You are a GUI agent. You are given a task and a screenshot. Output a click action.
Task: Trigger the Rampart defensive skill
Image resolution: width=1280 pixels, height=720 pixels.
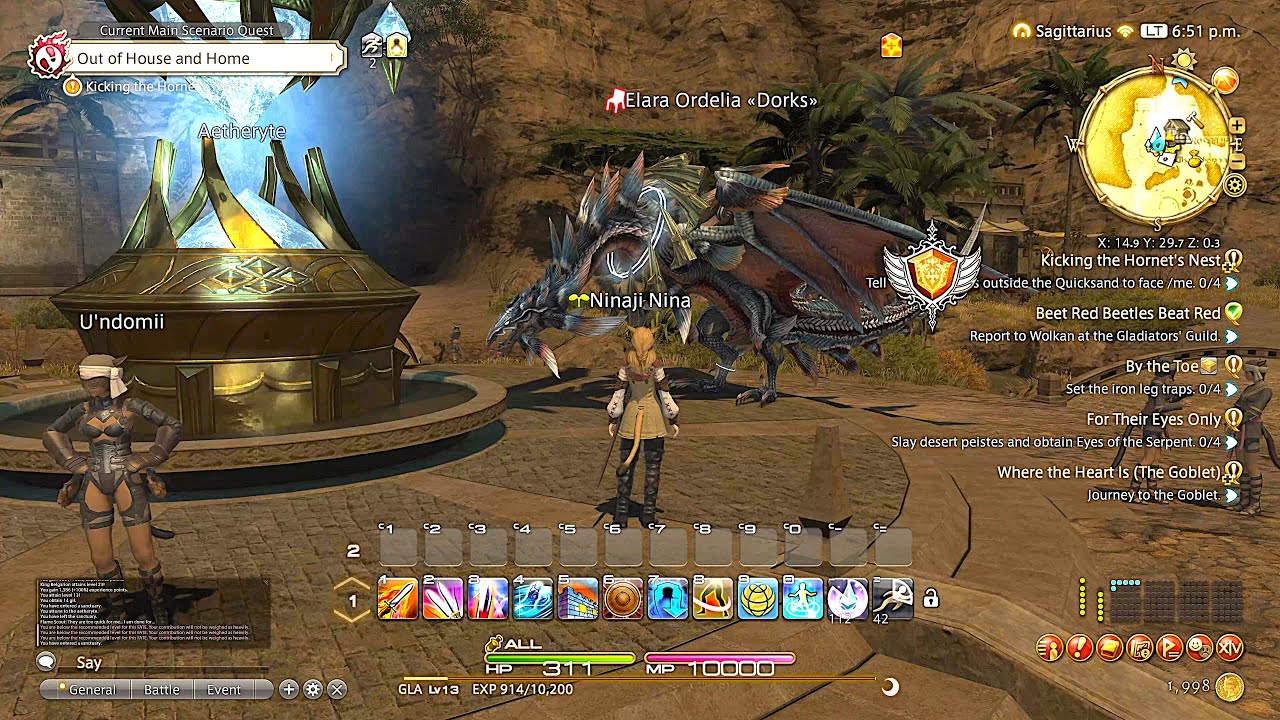click(x=576, y=597)
